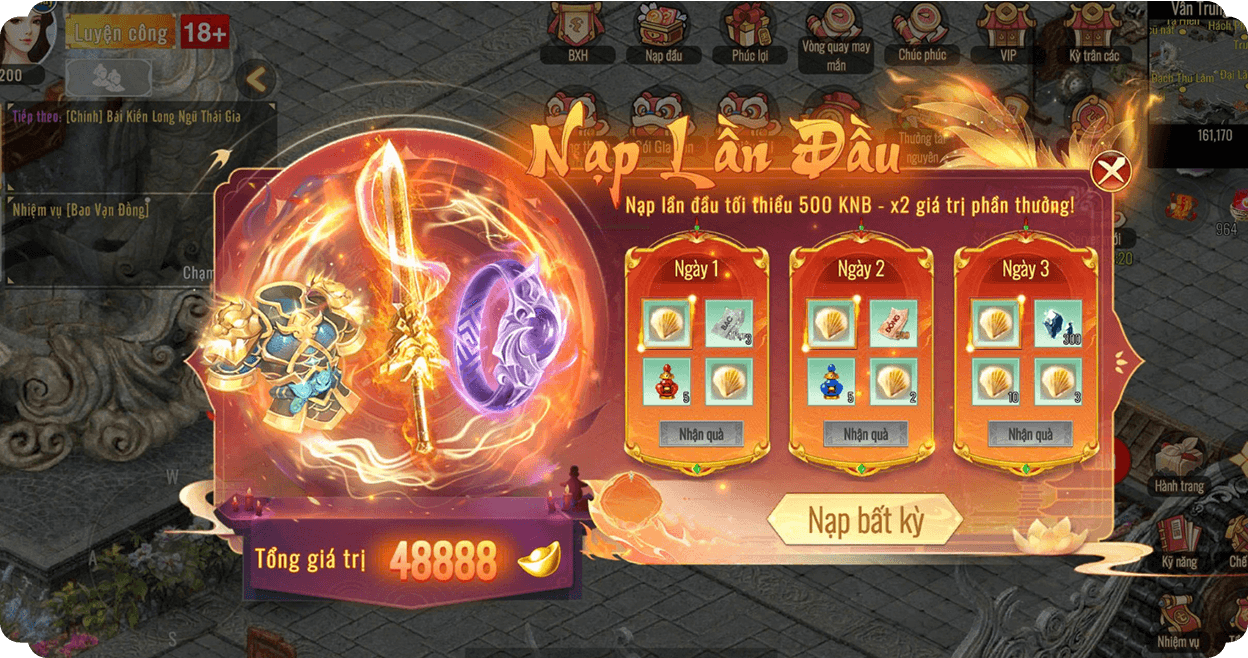Open Vòng quay may mắn
The image size is (1248, 658).
tap(836, 35)
